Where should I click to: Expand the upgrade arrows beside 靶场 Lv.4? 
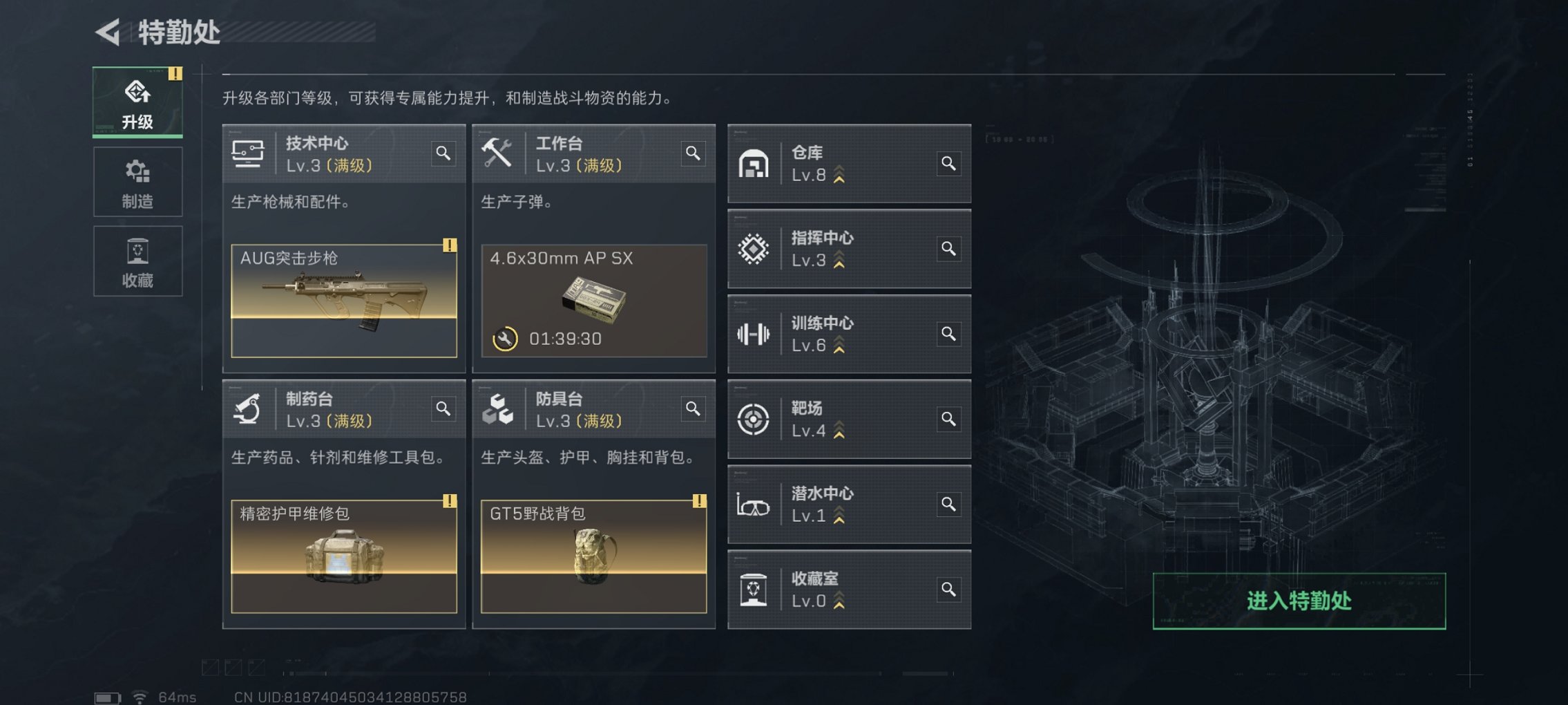838,429
